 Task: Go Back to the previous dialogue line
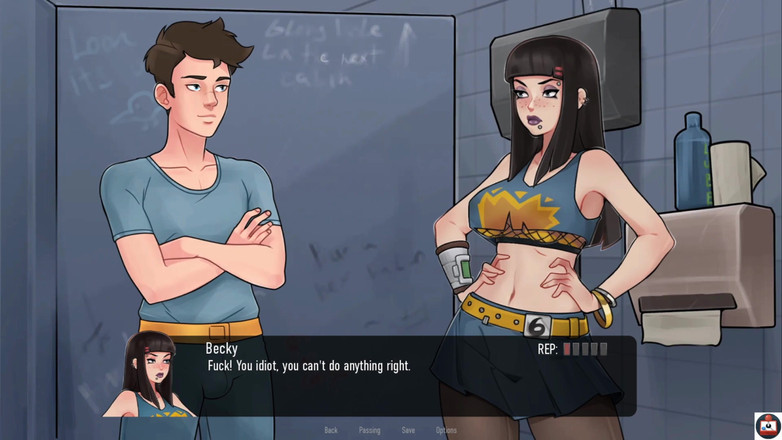[x=331, y=430]
